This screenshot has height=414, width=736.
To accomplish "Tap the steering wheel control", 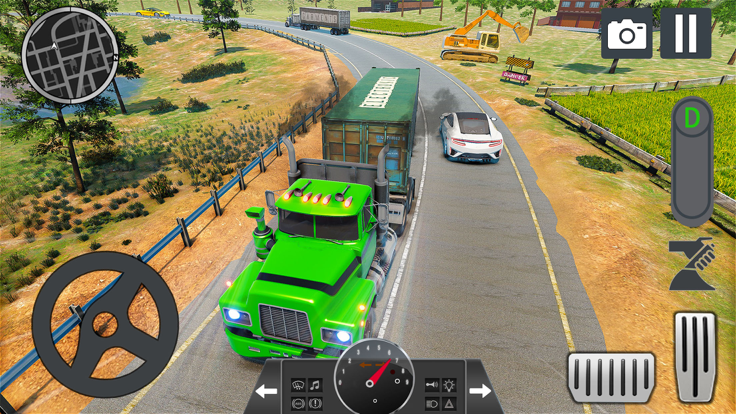I will point(105,324).
